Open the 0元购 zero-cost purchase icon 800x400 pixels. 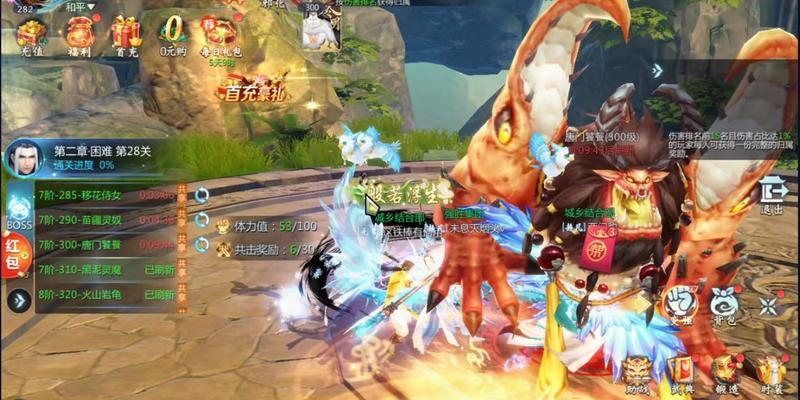(x=174, y=33)
